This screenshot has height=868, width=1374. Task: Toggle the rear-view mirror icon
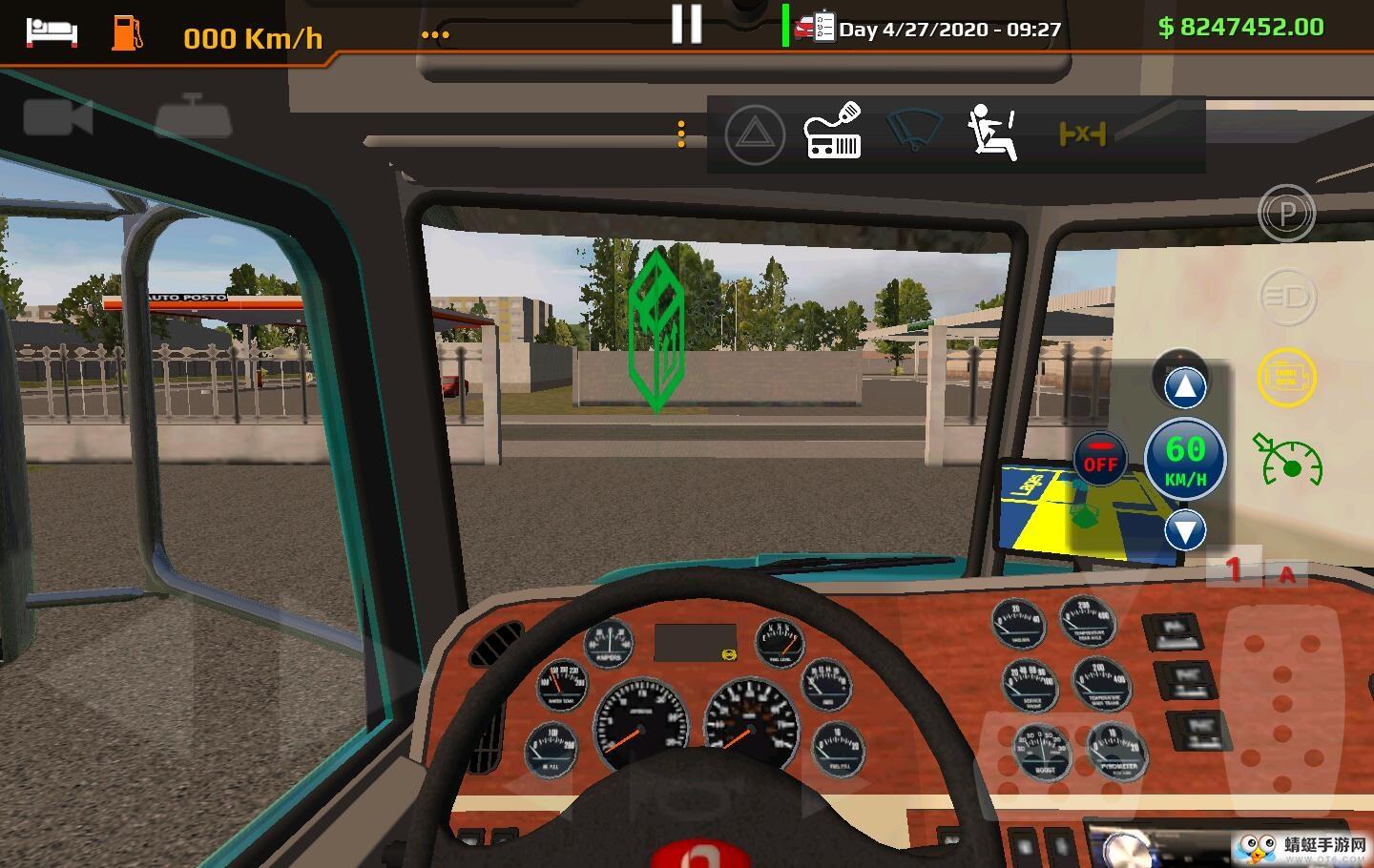click(x=194, y=116)
